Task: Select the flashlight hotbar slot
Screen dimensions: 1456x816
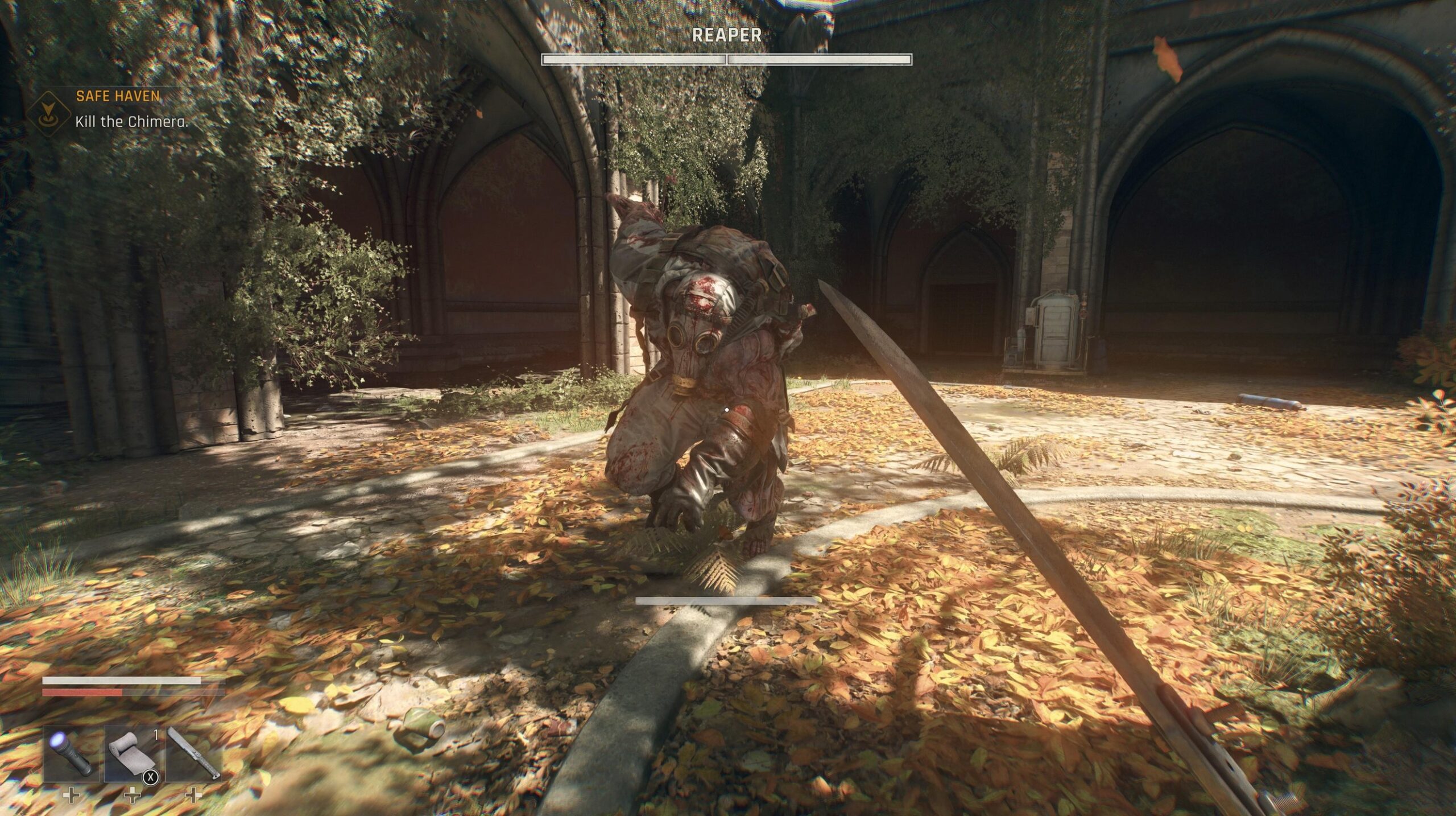Action: 71,754
